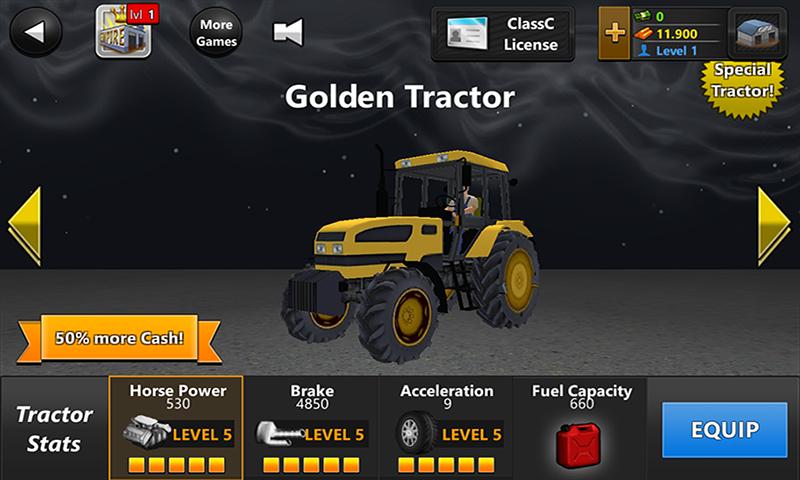Open the level 1 store building icon
800x480 pixels.
(x=123, y=31)
